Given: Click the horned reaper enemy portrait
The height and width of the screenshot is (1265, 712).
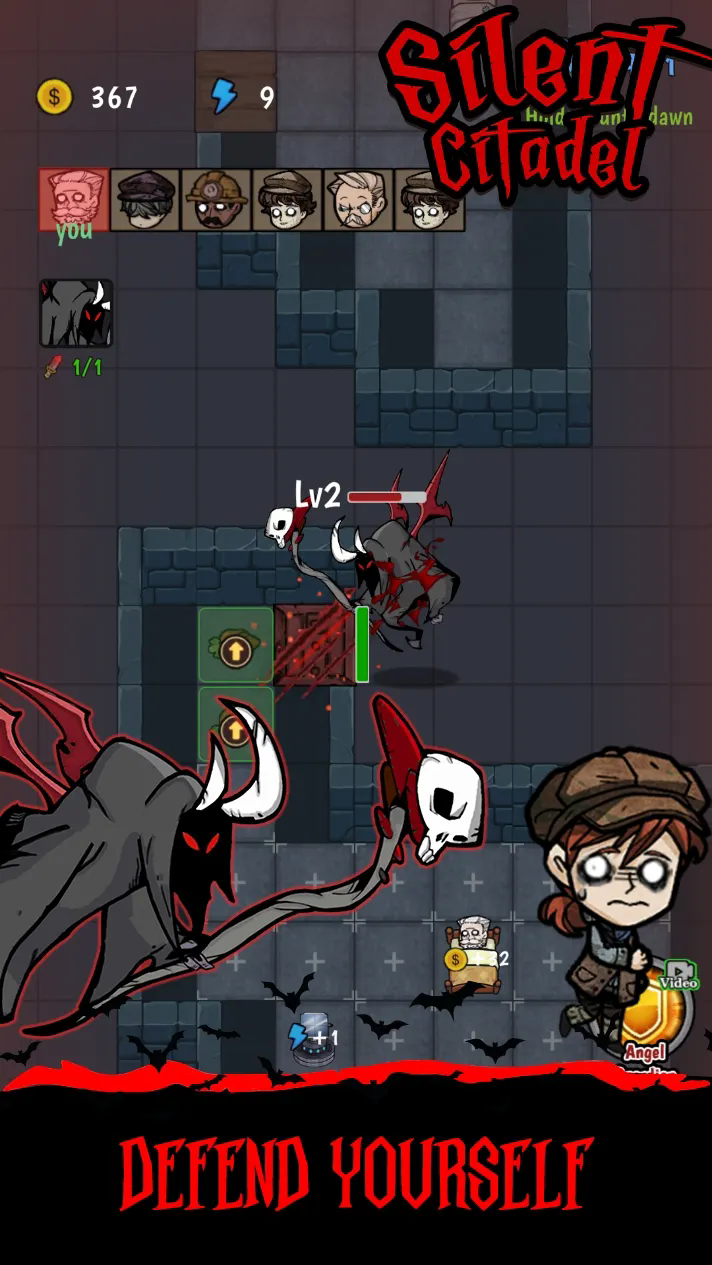Looking at the screenshot, I should pos(76,313).
